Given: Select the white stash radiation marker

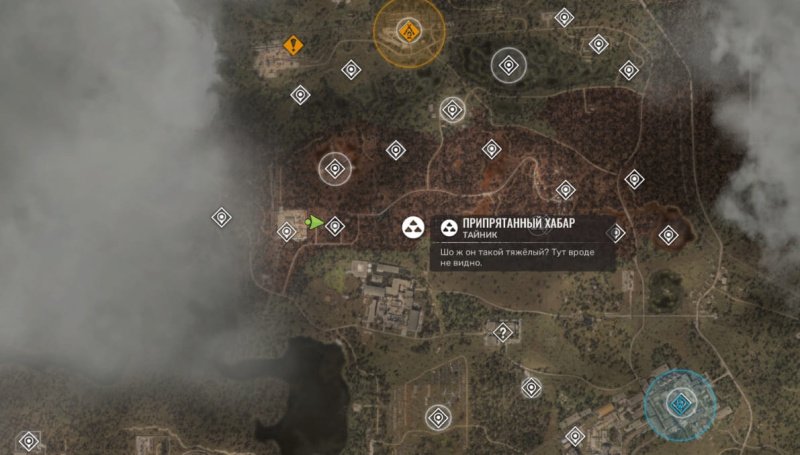Looking at the screenshot, I should click(x=412, y=228).
